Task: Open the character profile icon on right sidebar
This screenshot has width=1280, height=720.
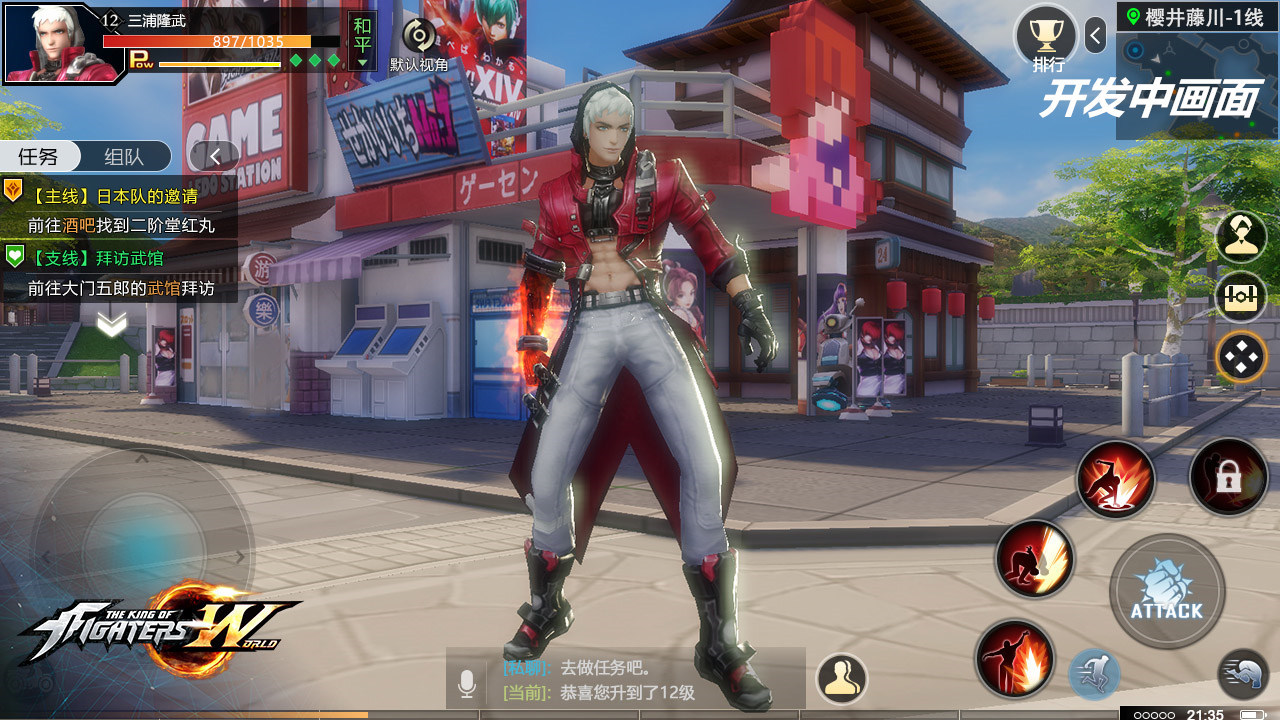Action: coord(1242,237)
